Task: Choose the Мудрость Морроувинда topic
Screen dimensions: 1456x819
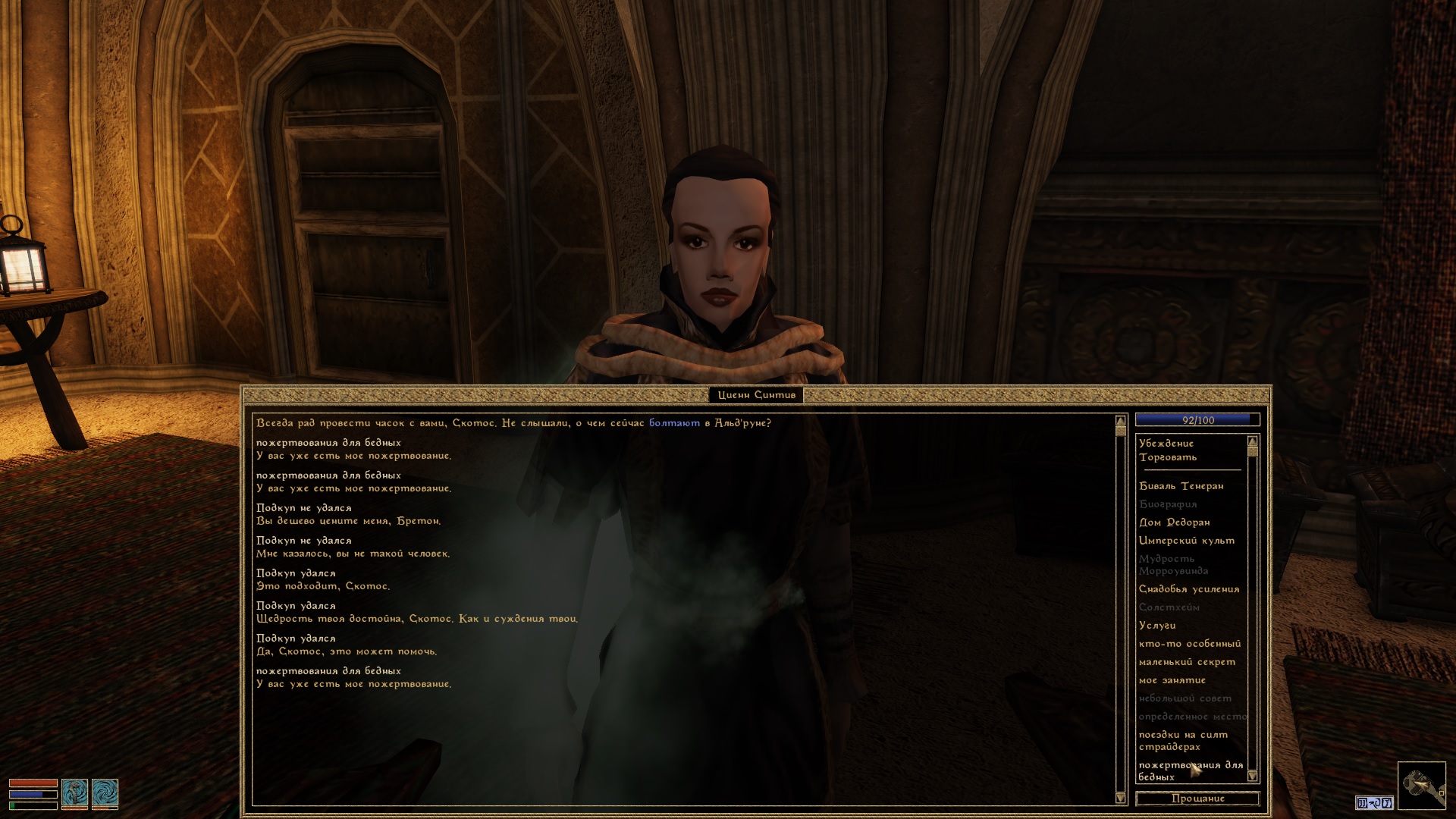Action: 1172,565
